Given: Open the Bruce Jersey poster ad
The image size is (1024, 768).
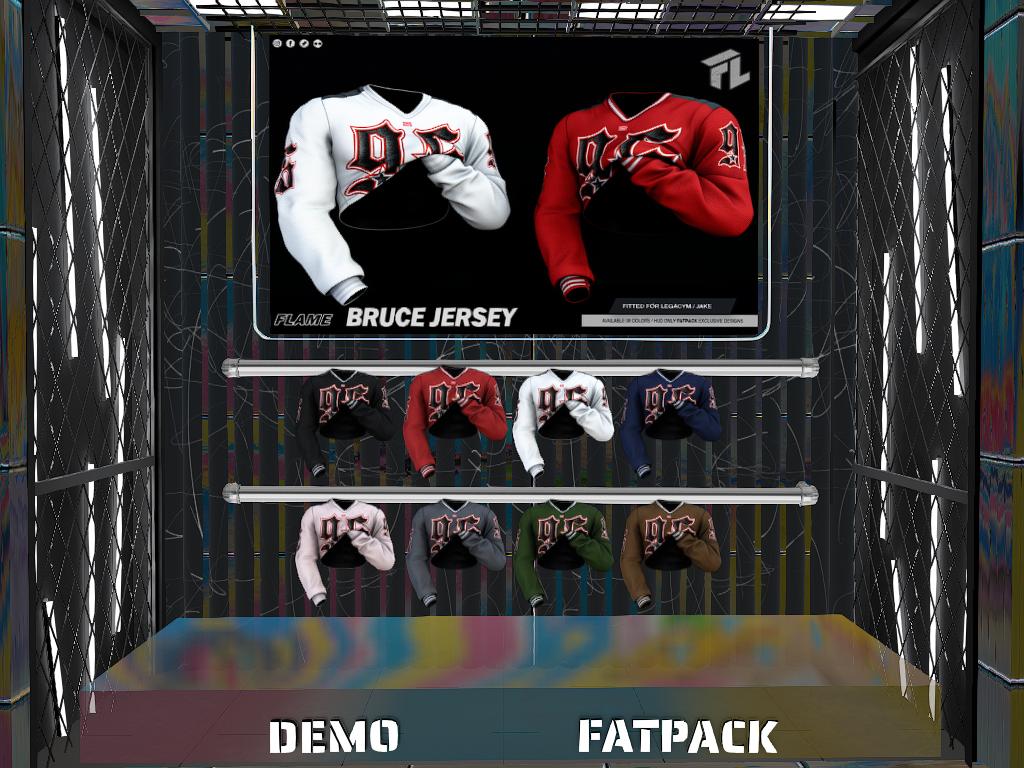Looking at the screenshot, I should pos(512,185).
